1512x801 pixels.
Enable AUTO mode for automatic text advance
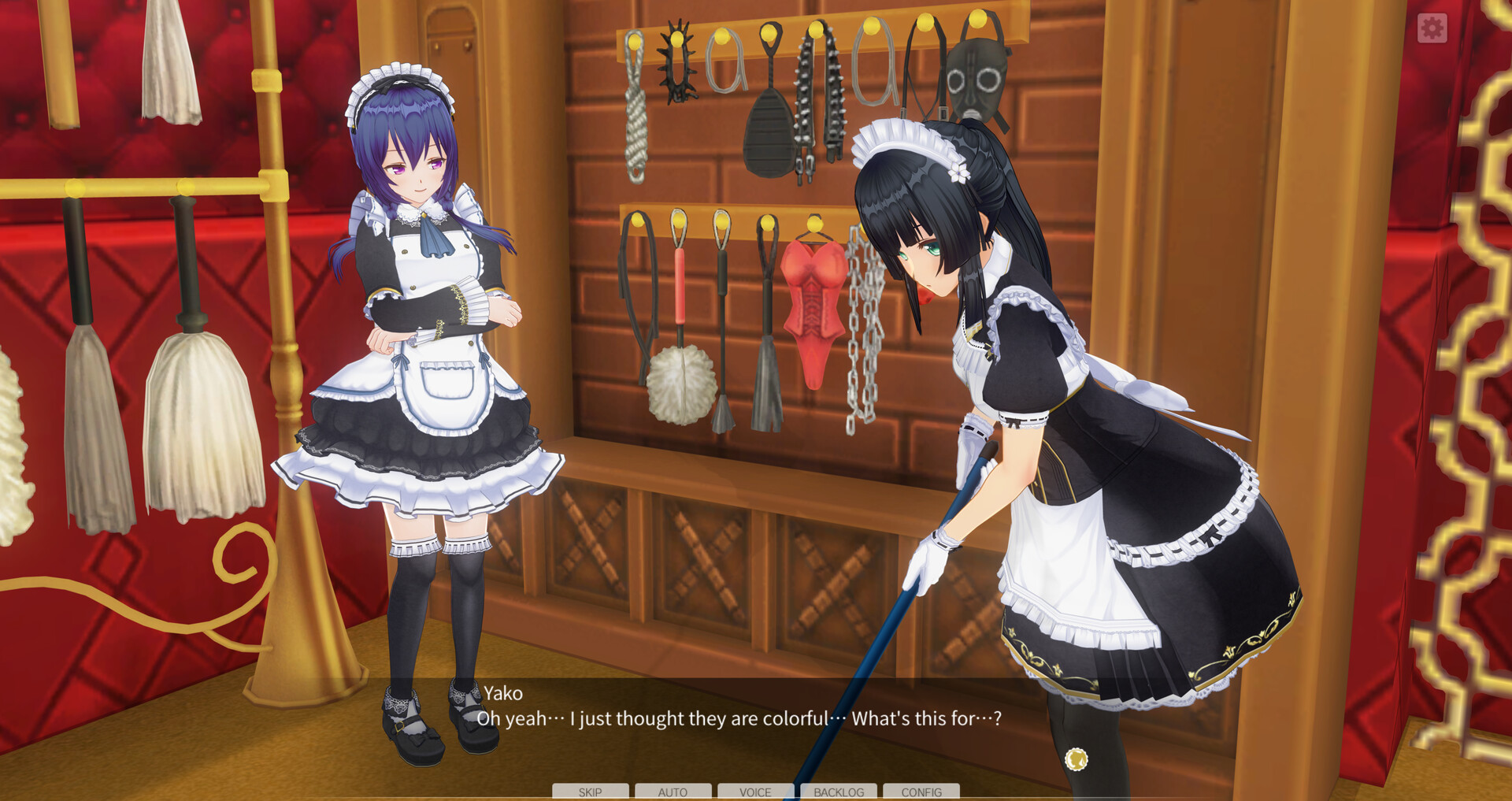coord(673,792)
